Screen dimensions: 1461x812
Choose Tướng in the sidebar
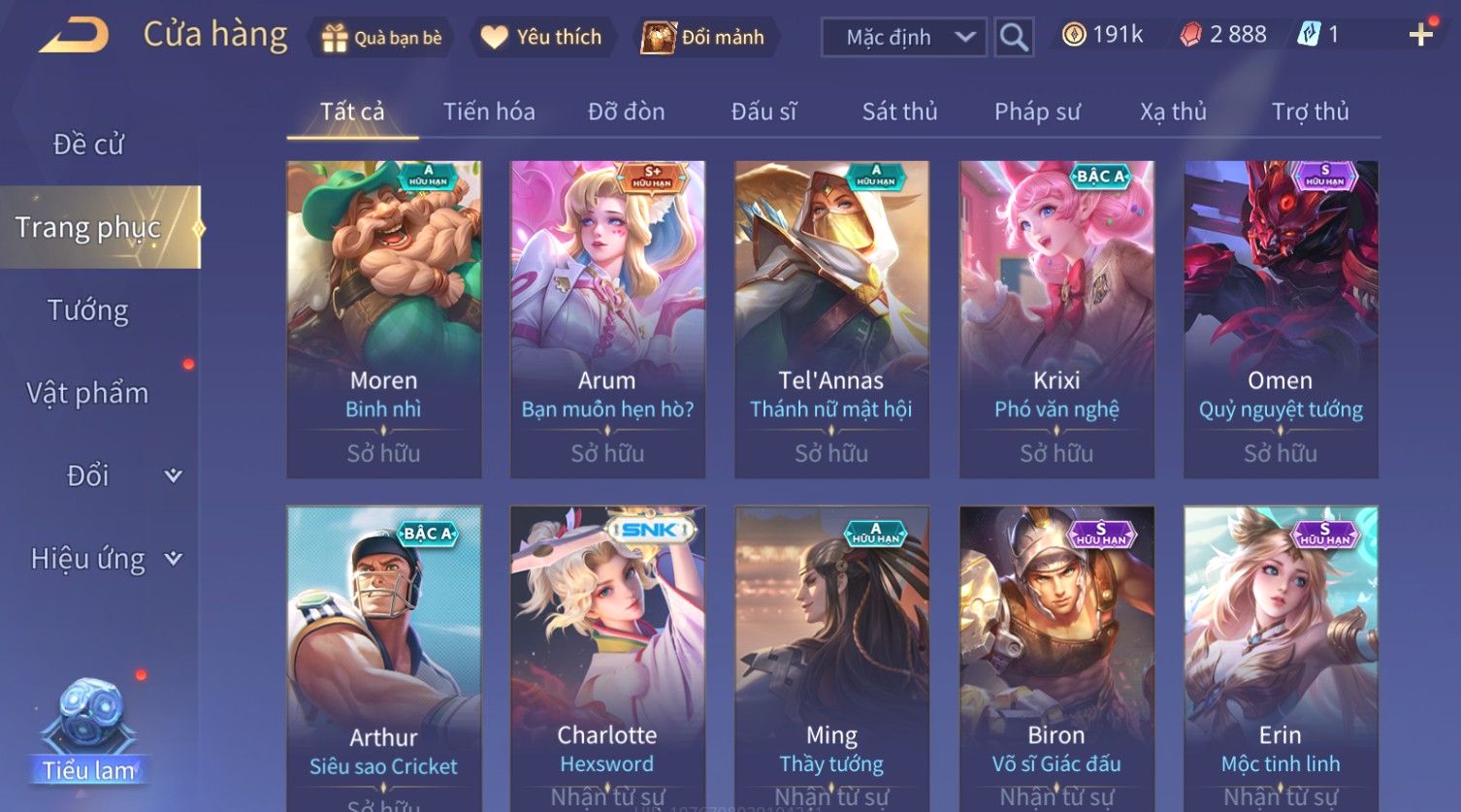[88, 310]
